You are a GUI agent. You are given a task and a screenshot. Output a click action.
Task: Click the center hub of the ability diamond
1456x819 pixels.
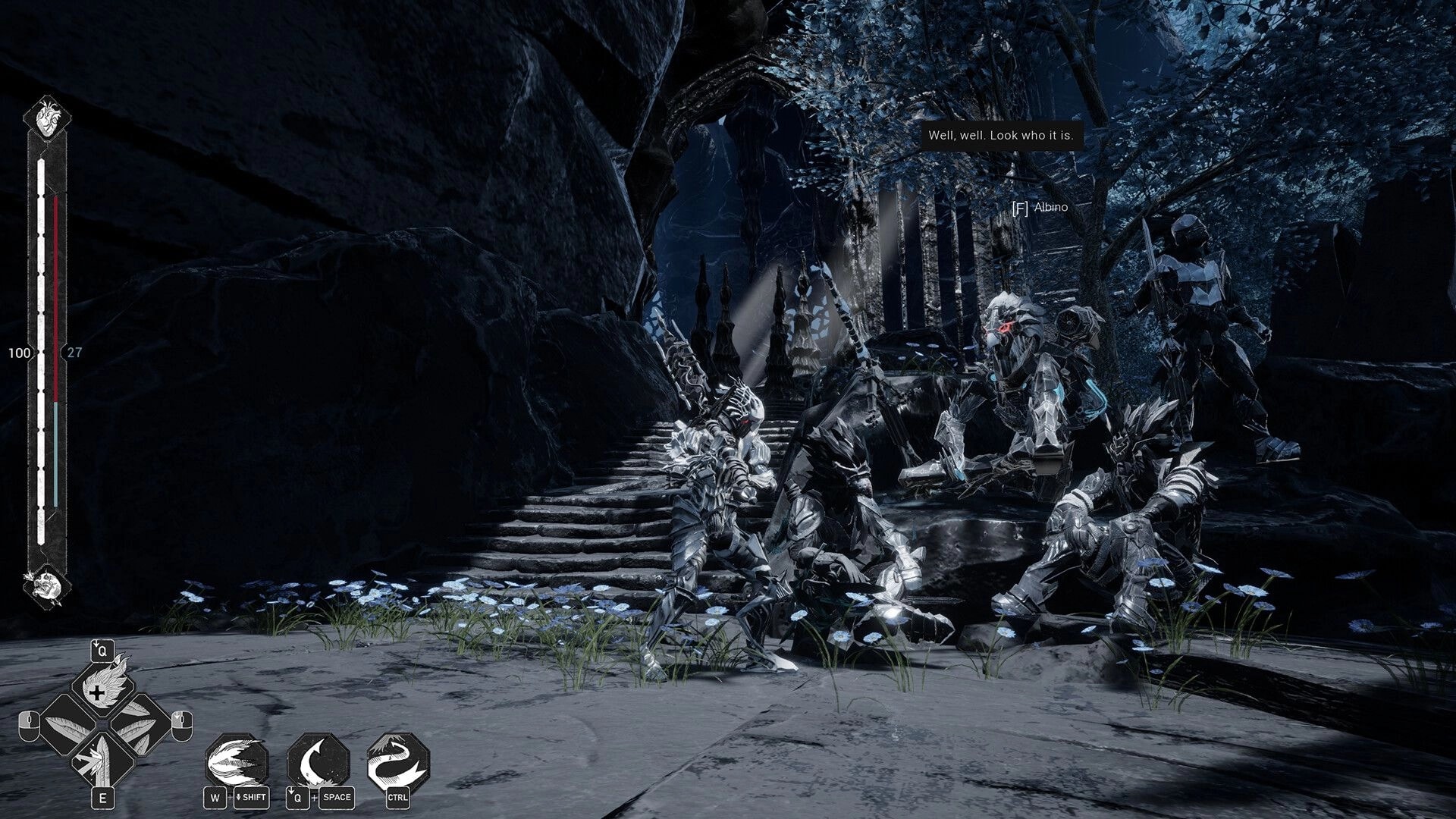[x=102, y=725]
